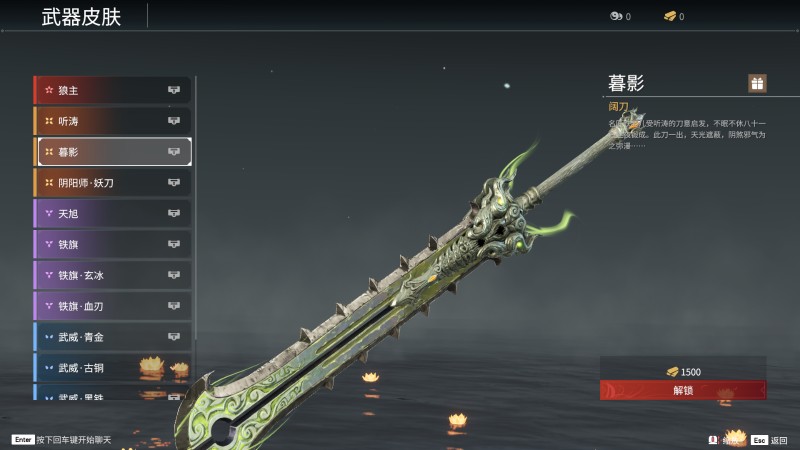This screenshot has height=450, width=800.
Task: Pick the 阴阳师·妖刀 skin
Action: 113,183
